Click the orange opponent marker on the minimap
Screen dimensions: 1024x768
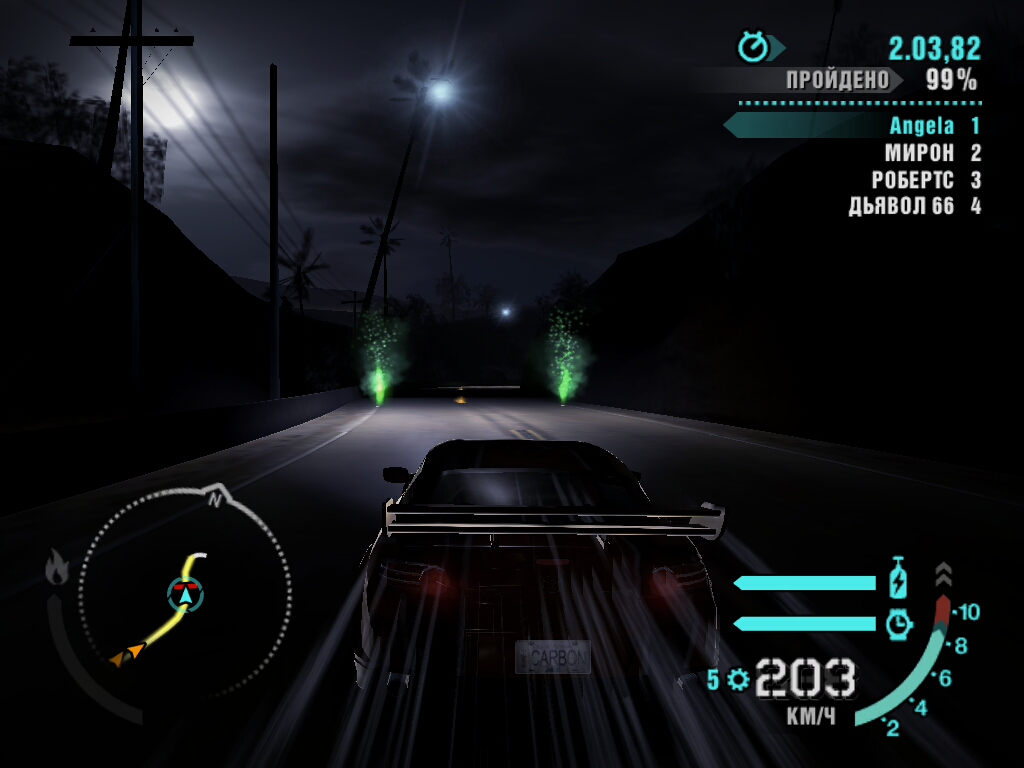point(127,655)
